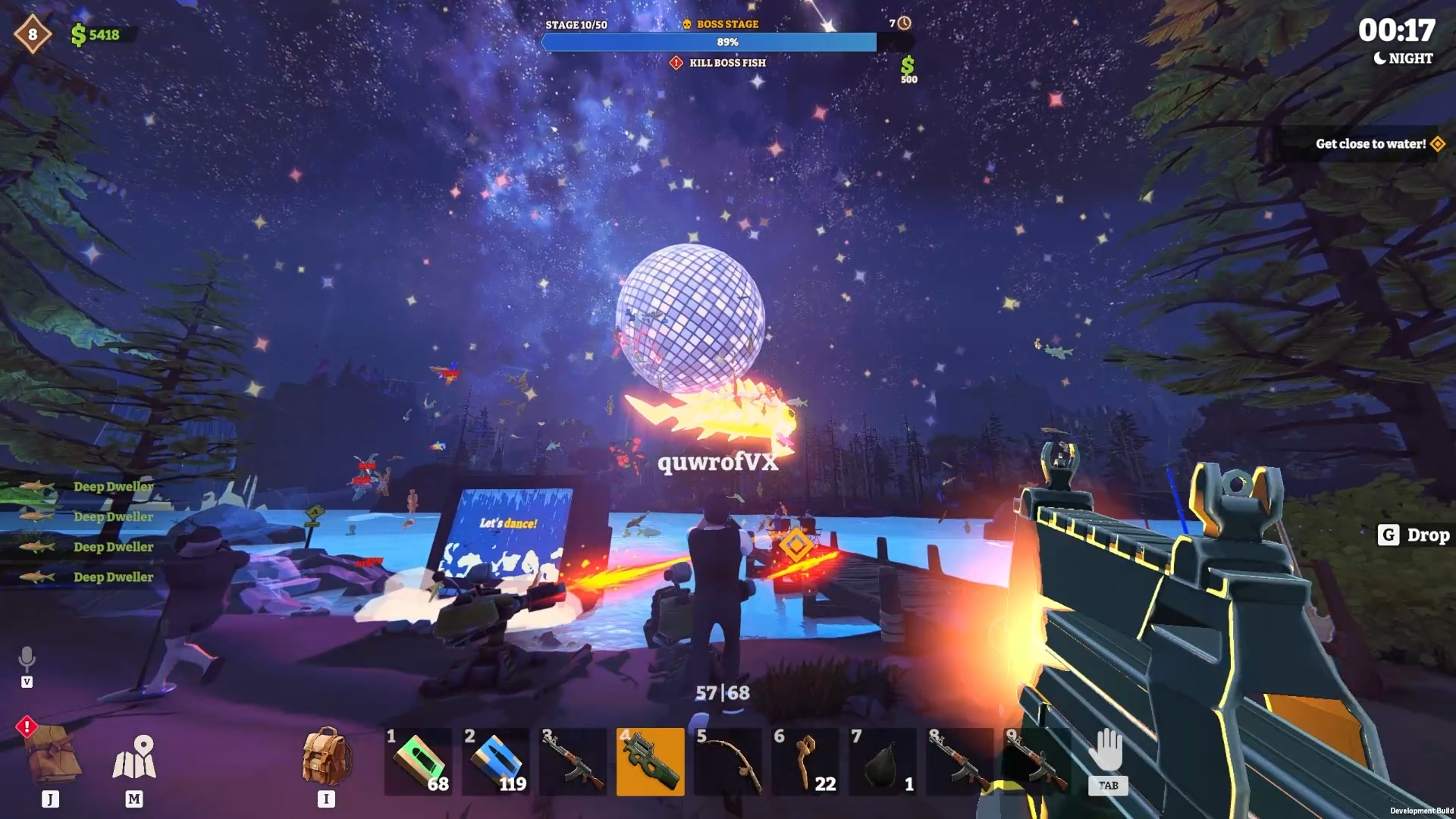Click the Kill Boss Fish objective
Viewport: 1456px width, 819px height.
(x=726, y=63)
